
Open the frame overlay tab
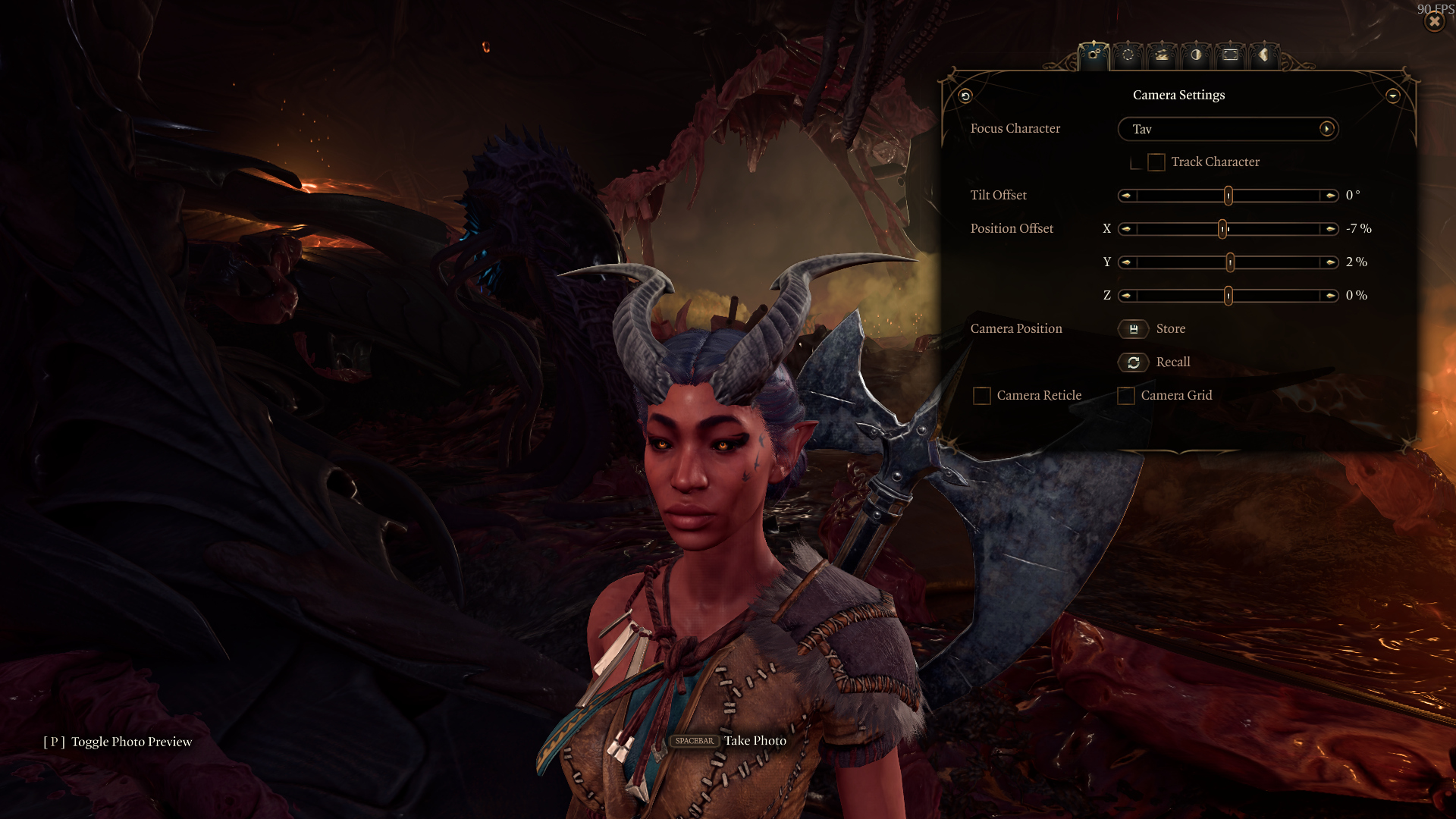coord(1230,55)
